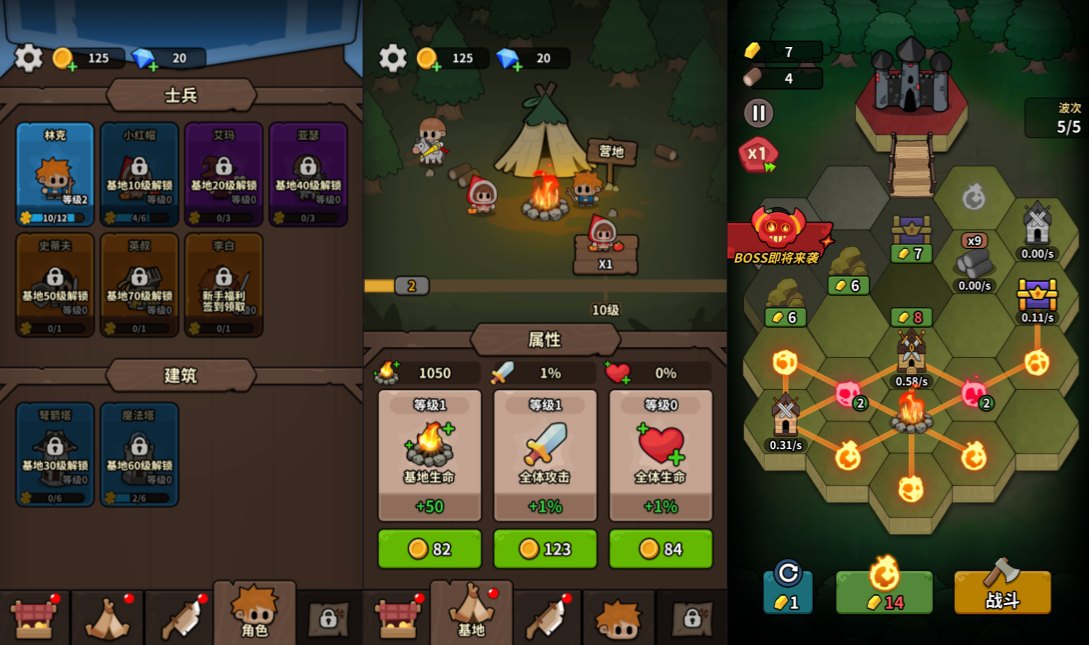
Task: Choose the 英叔 soldier card
Action: [x=139, y=285]
